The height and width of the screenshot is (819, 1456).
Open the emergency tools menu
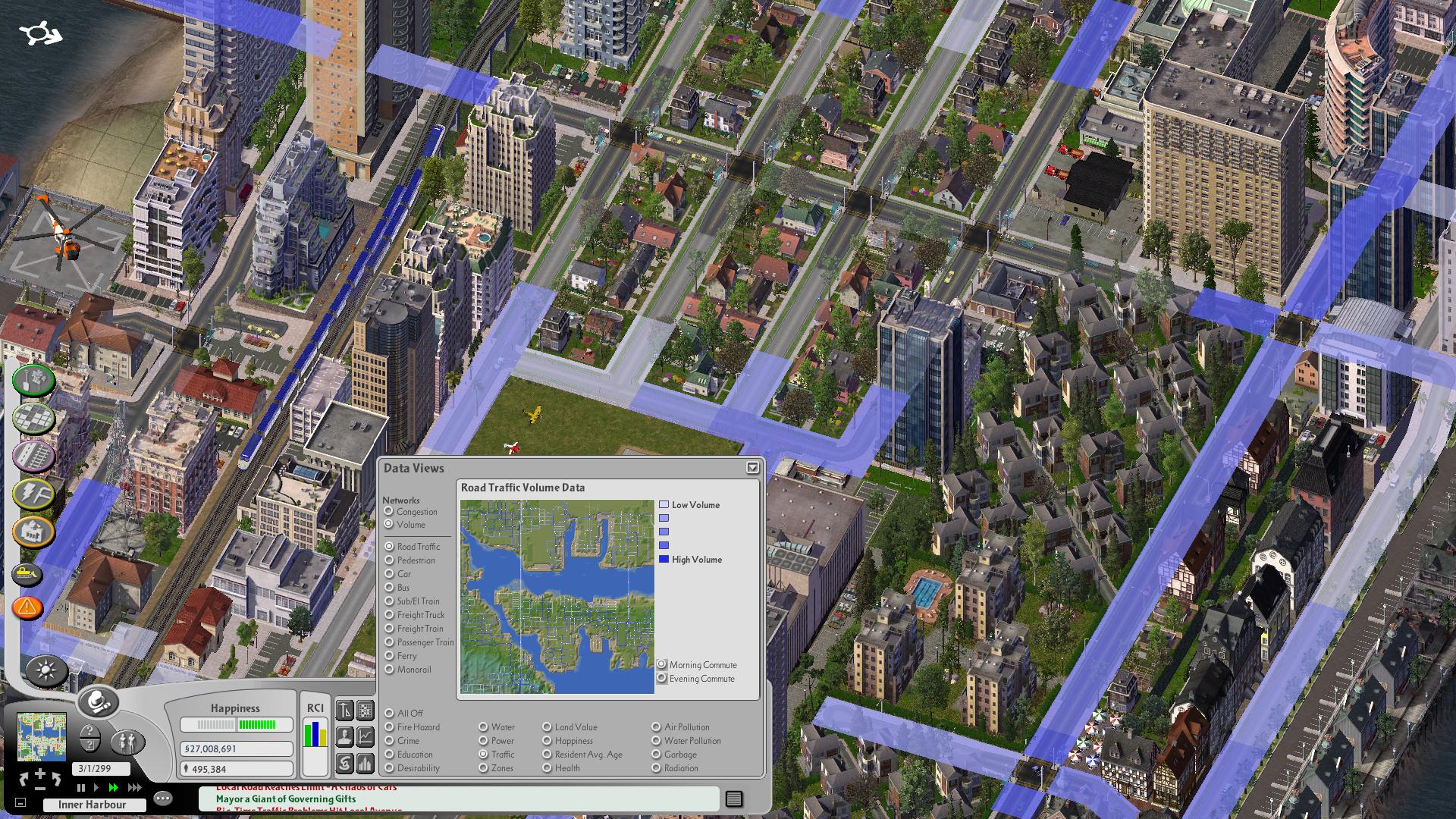27,607
